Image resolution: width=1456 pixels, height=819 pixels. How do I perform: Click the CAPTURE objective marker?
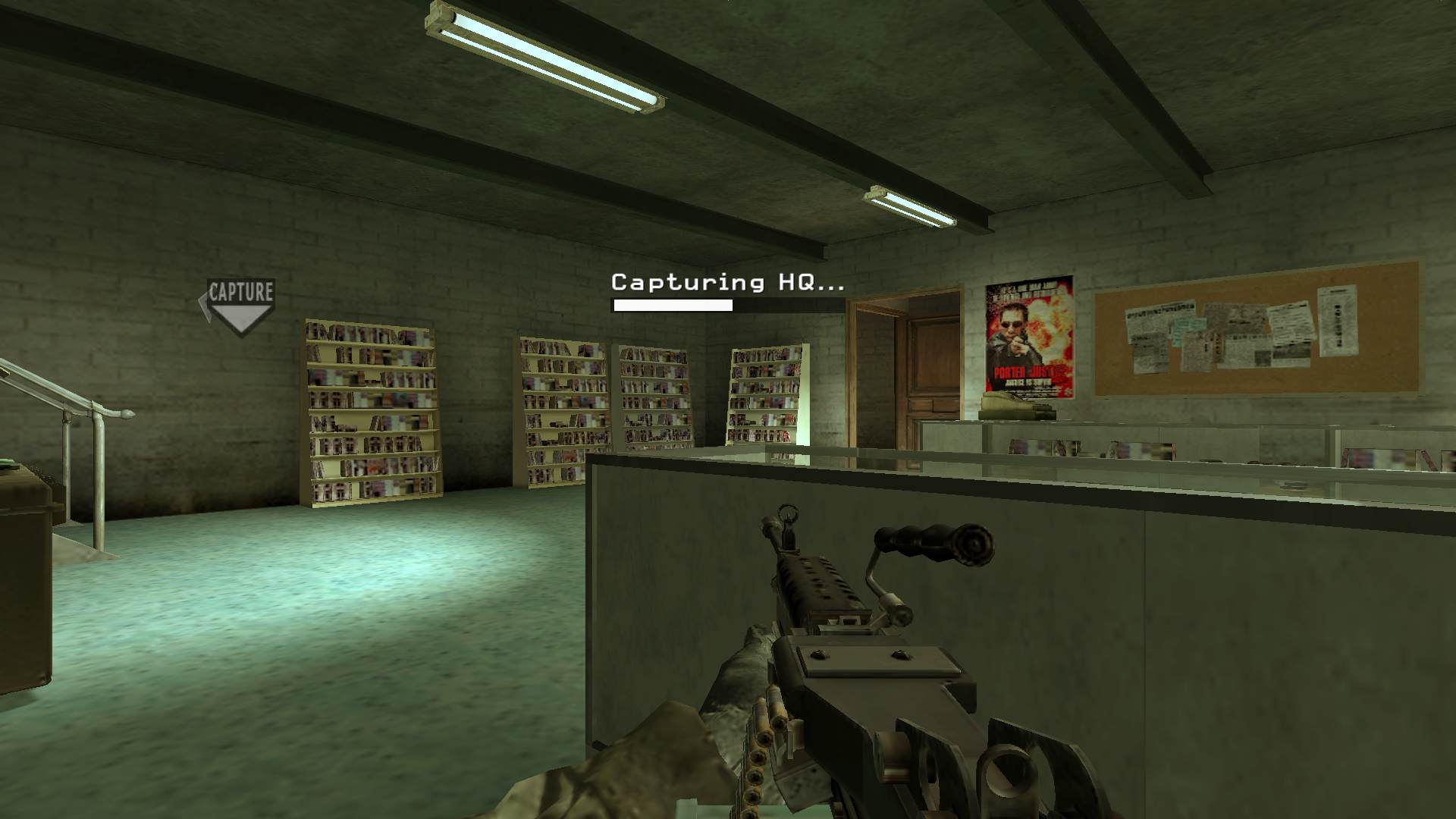240,305
